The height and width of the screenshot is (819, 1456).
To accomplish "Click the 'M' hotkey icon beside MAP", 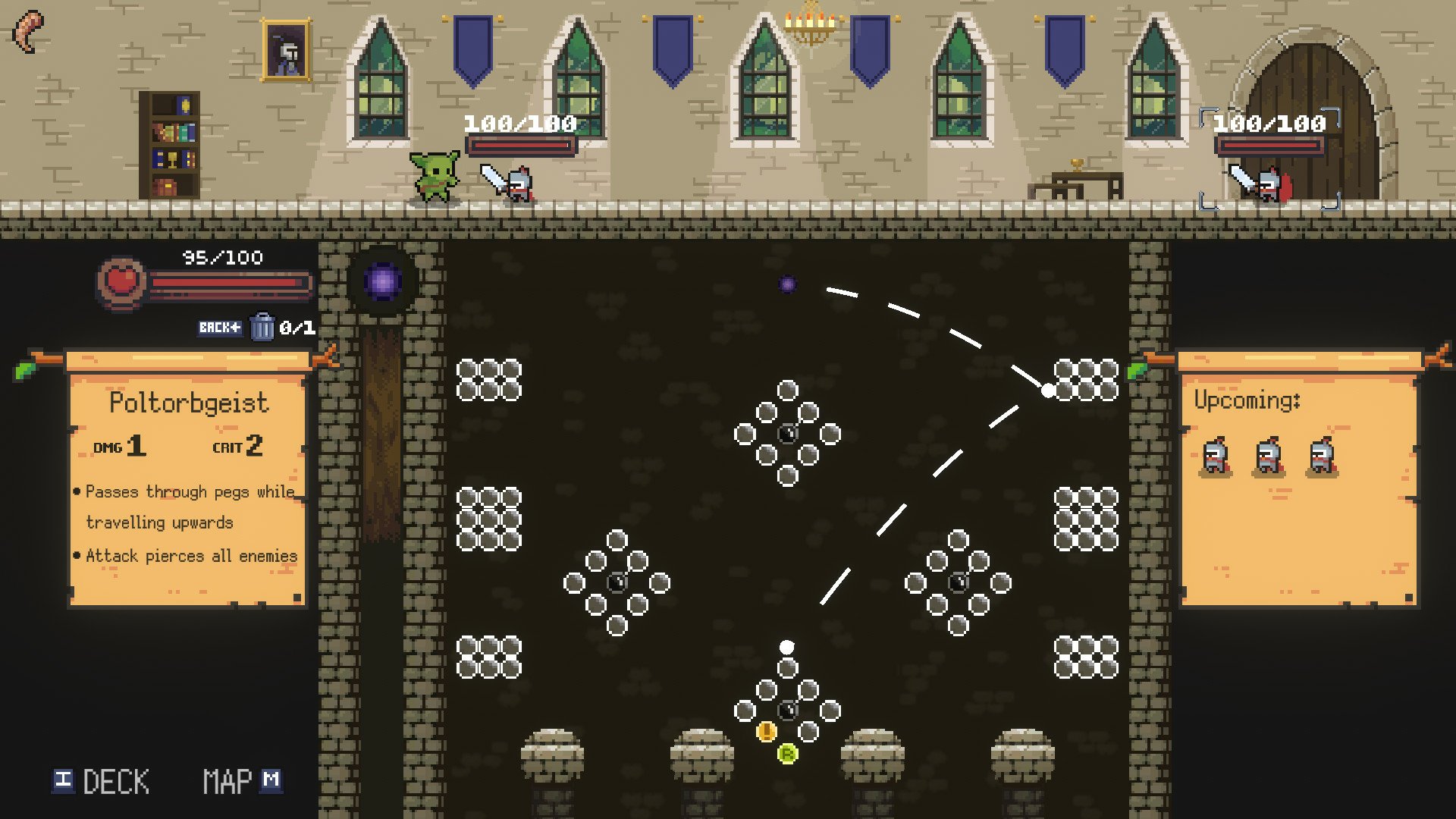I will (x=273, y=780).
